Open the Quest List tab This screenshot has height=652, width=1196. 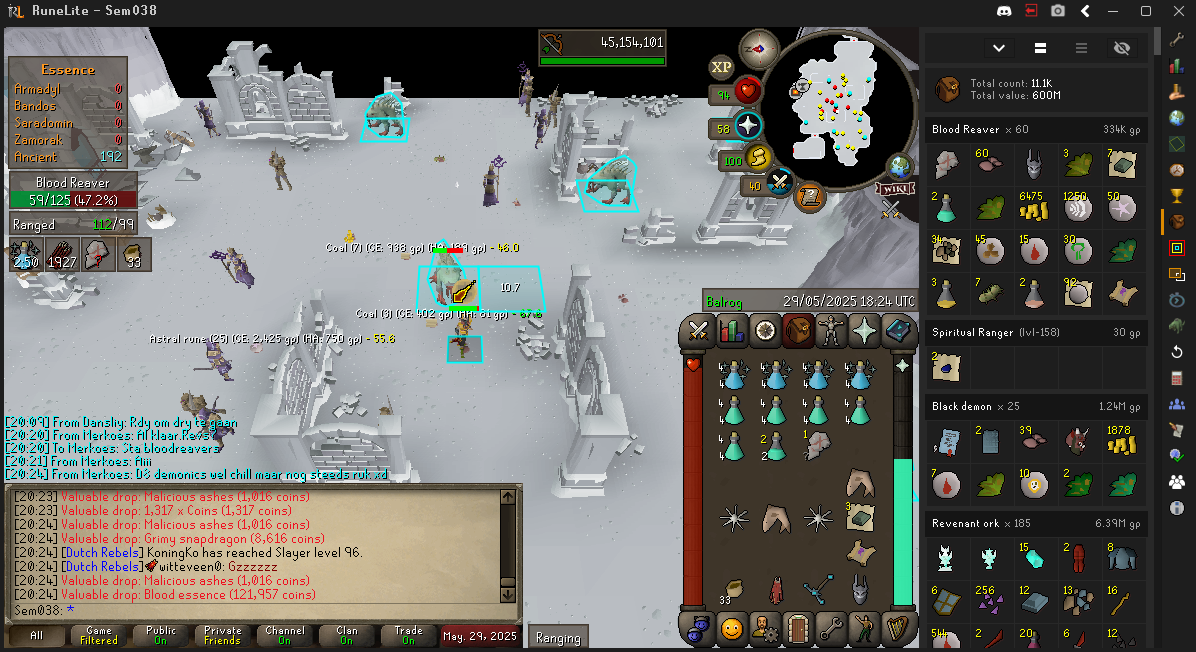pos(765,330)
